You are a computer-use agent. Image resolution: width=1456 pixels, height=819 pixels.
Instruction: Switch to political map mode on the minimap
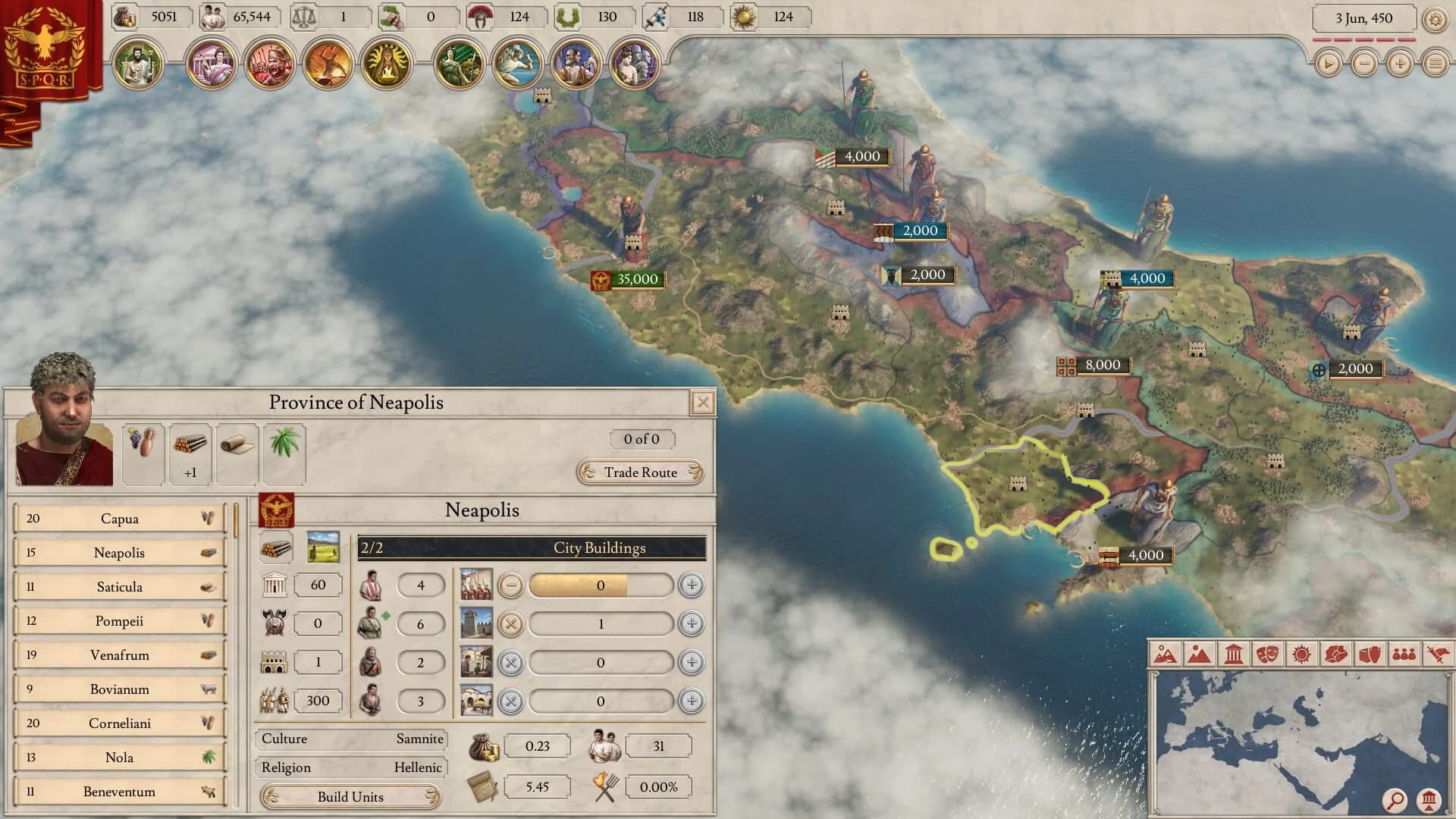[x=1233, y=653]
